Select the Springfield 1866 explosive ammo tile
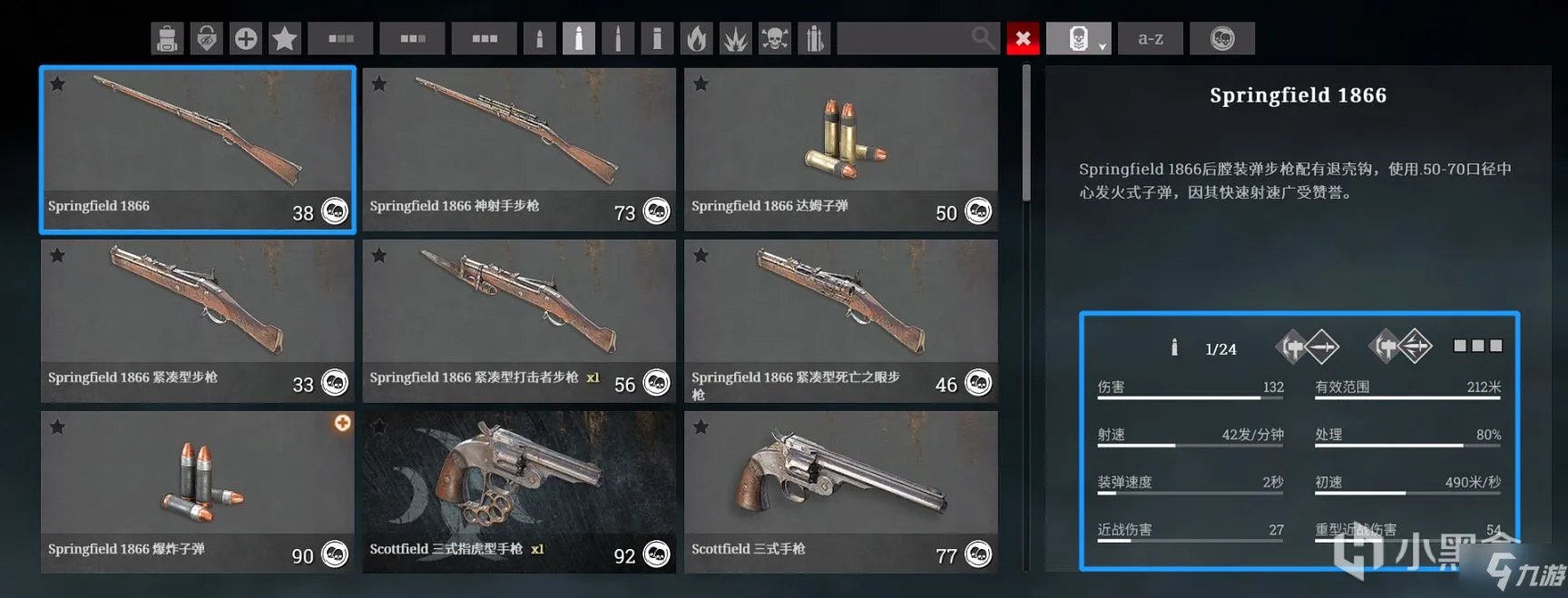The height and width of the screenshot is (598, 1568). click(197, 492)
